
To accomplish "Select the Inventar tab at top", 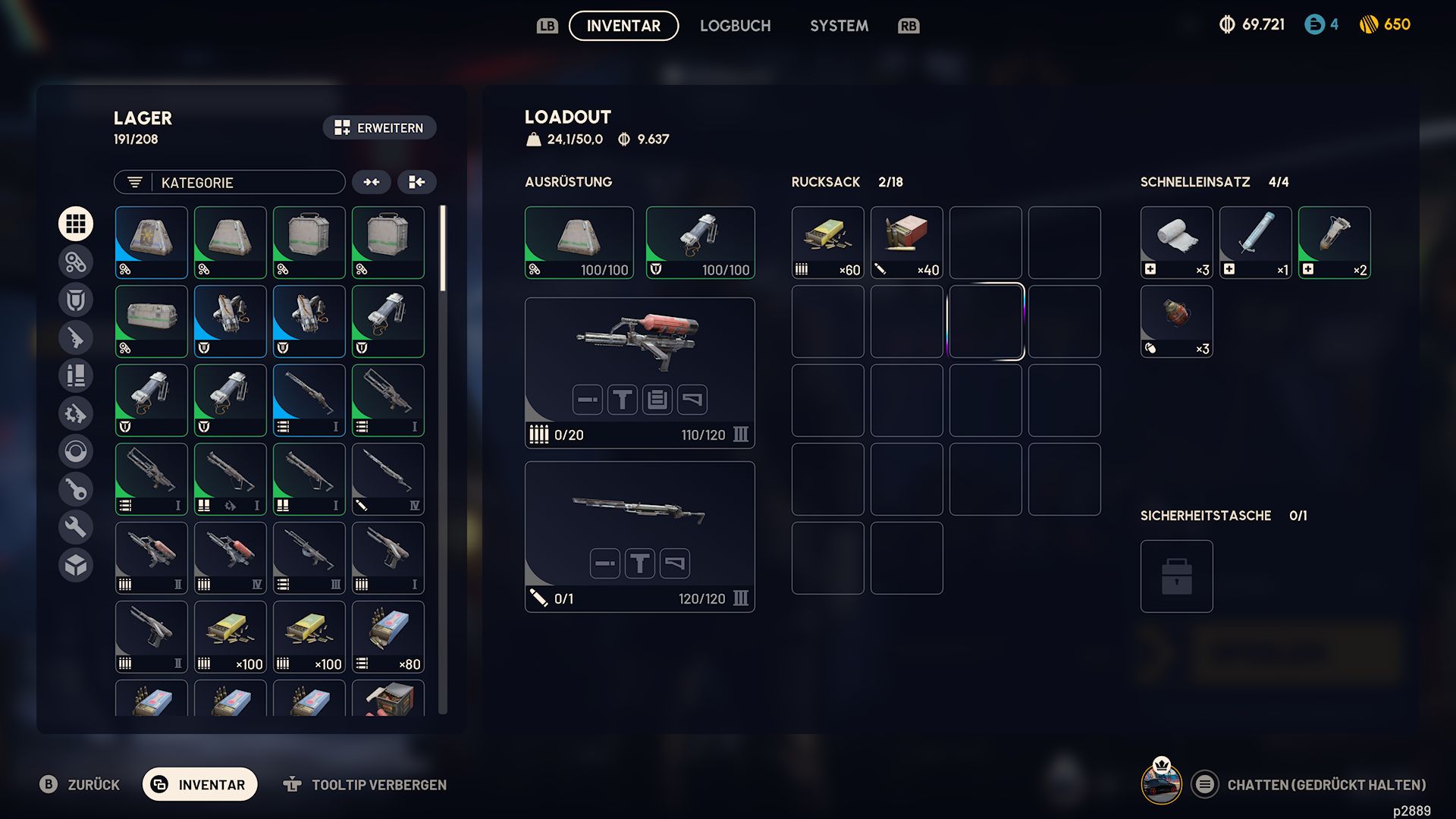I will (x=623, y=26).
